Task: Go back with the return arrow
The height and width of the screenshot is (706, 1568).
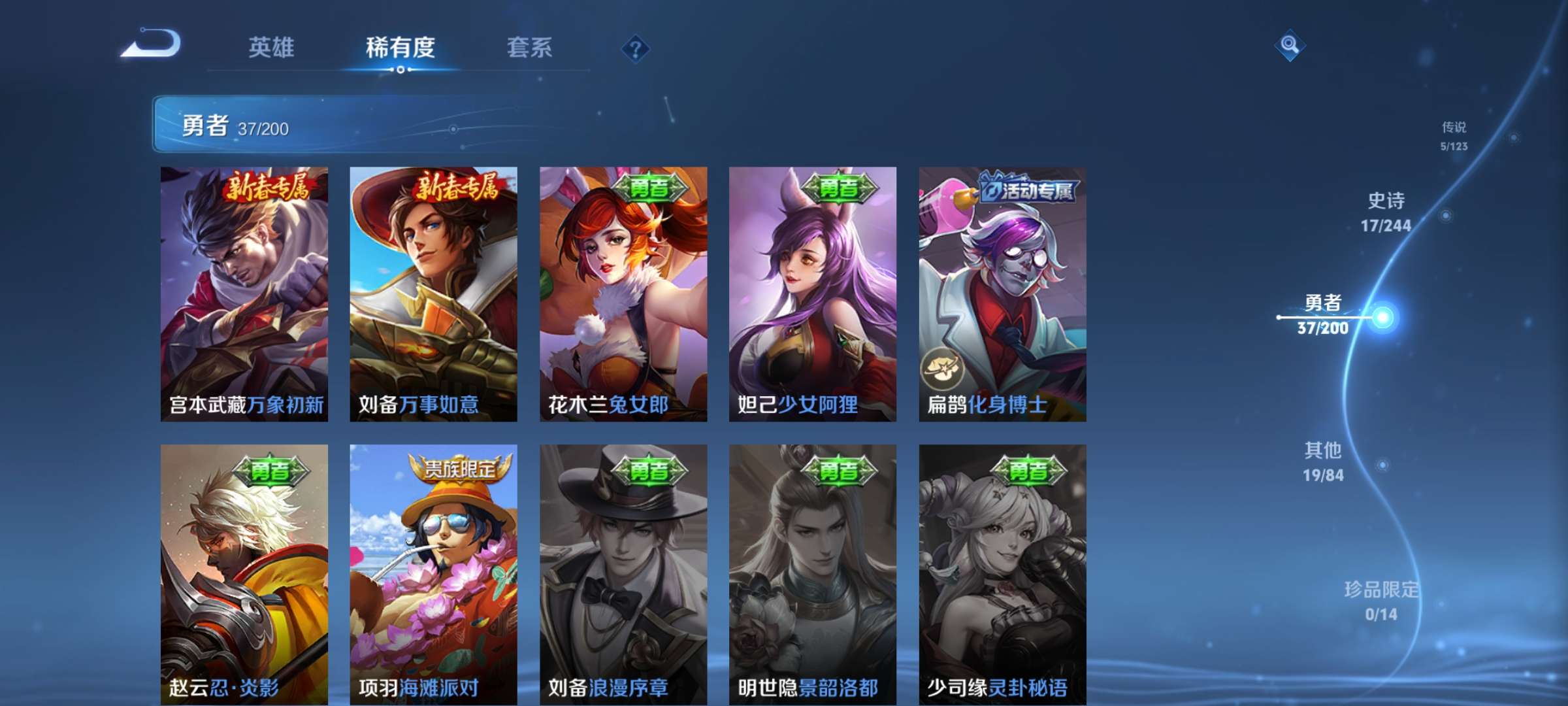Action: (152, 44)
